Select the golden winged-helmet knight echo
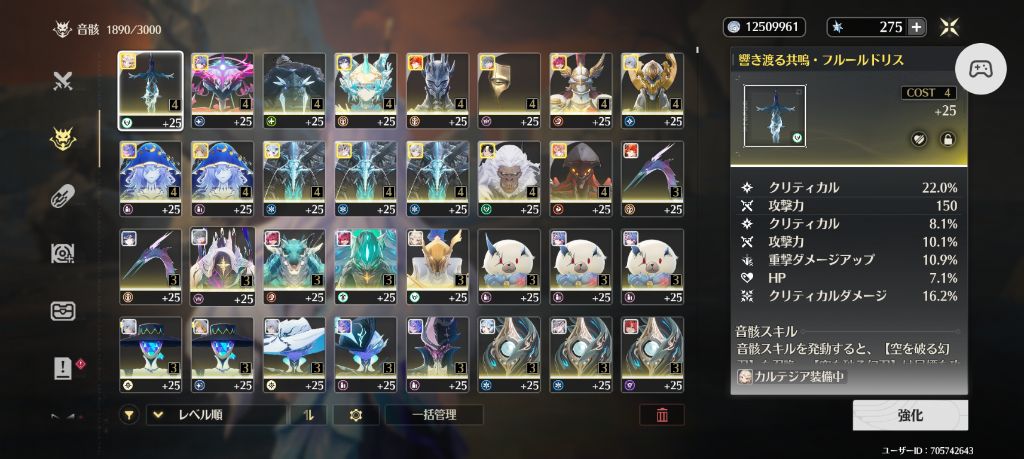This screenshot has height=459, width=1024. pos(581,89)
